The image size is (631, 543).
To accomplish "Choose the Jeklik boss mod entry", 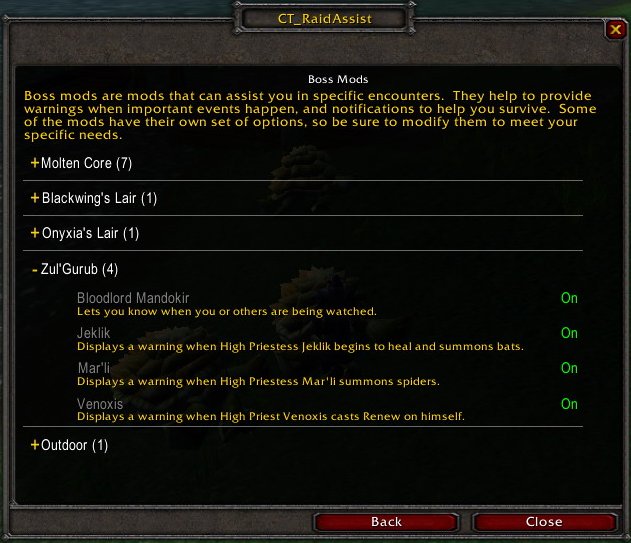I will [93, 333].
